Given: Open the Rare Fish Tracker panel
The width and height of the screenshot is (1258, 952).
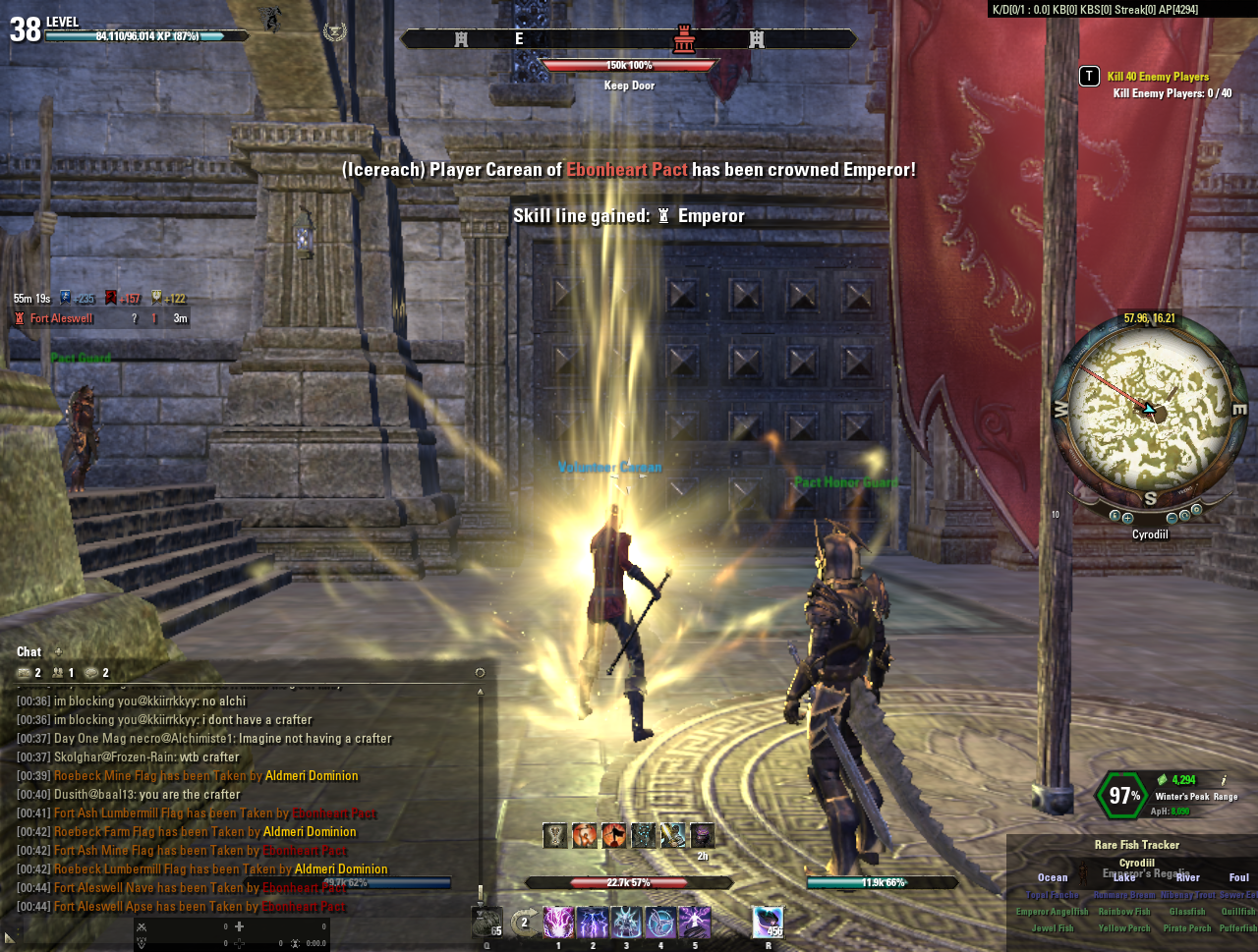Looking at the screenshot, I should click(x=1136, y=845).
